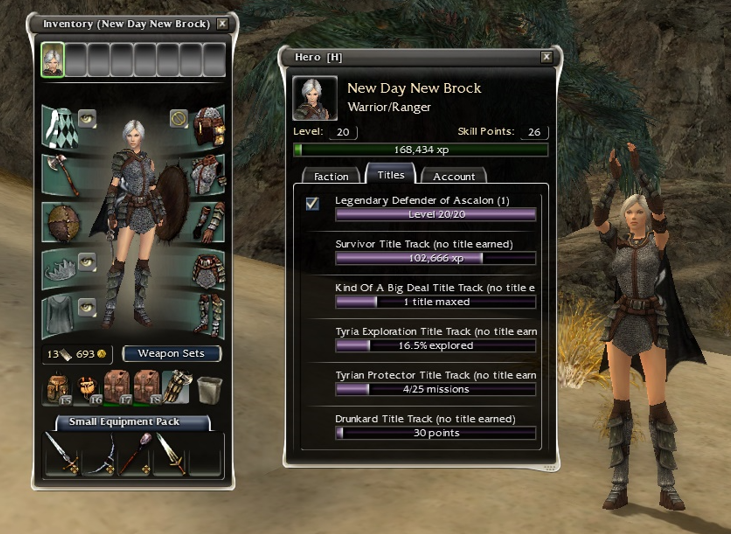Open the Account tab

click(x=453, y=176)
